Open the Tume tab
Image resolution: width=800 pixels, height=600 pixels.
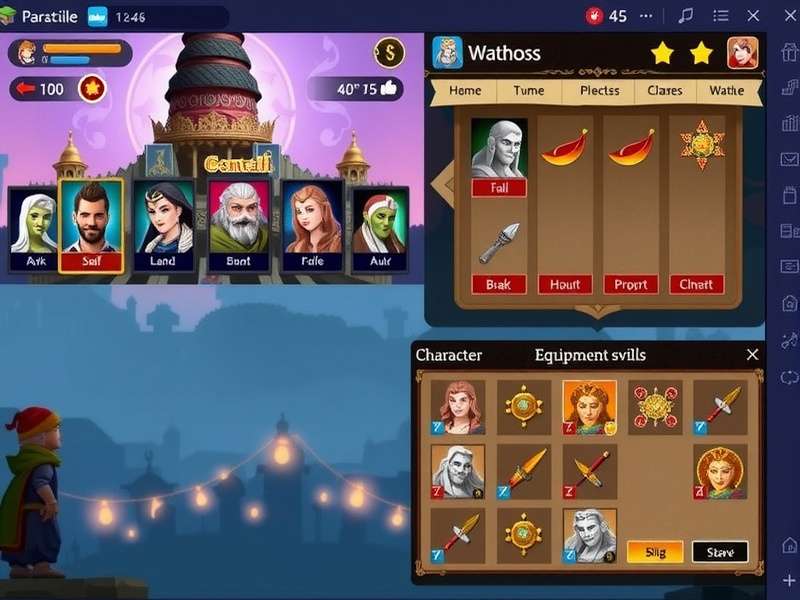(529, 90)
